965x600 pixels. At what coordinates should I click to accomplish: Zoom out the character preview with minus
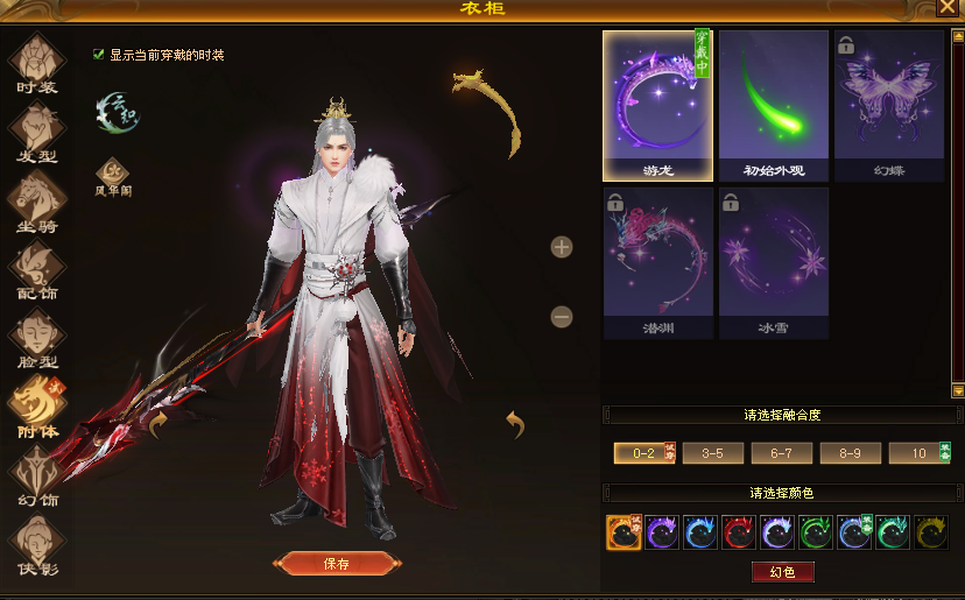coord(562,317)
